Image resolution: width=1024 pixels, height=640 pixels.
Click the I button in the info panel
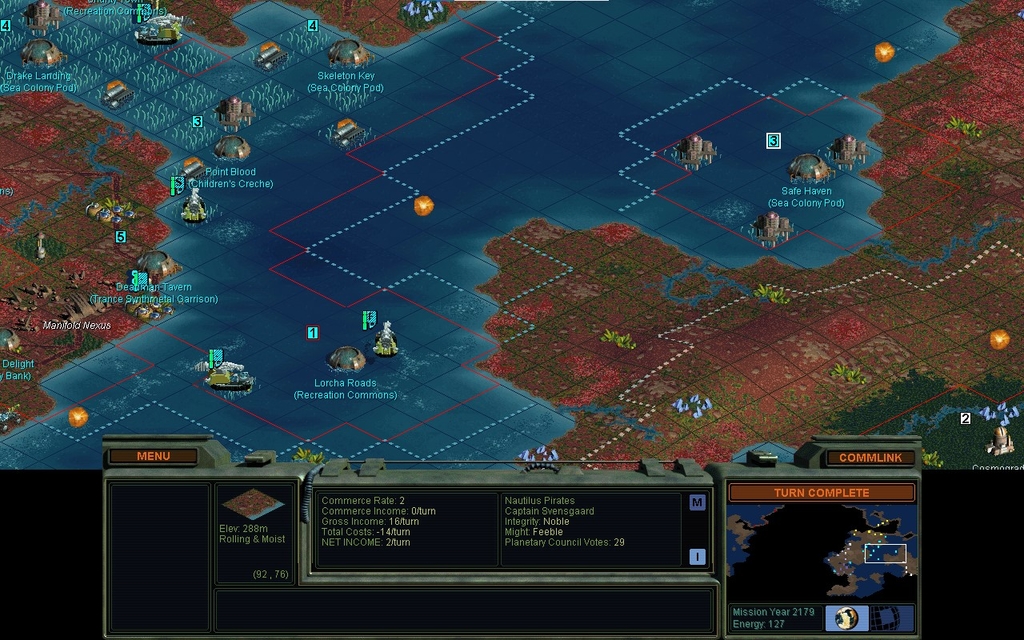[x=697, y=557]
